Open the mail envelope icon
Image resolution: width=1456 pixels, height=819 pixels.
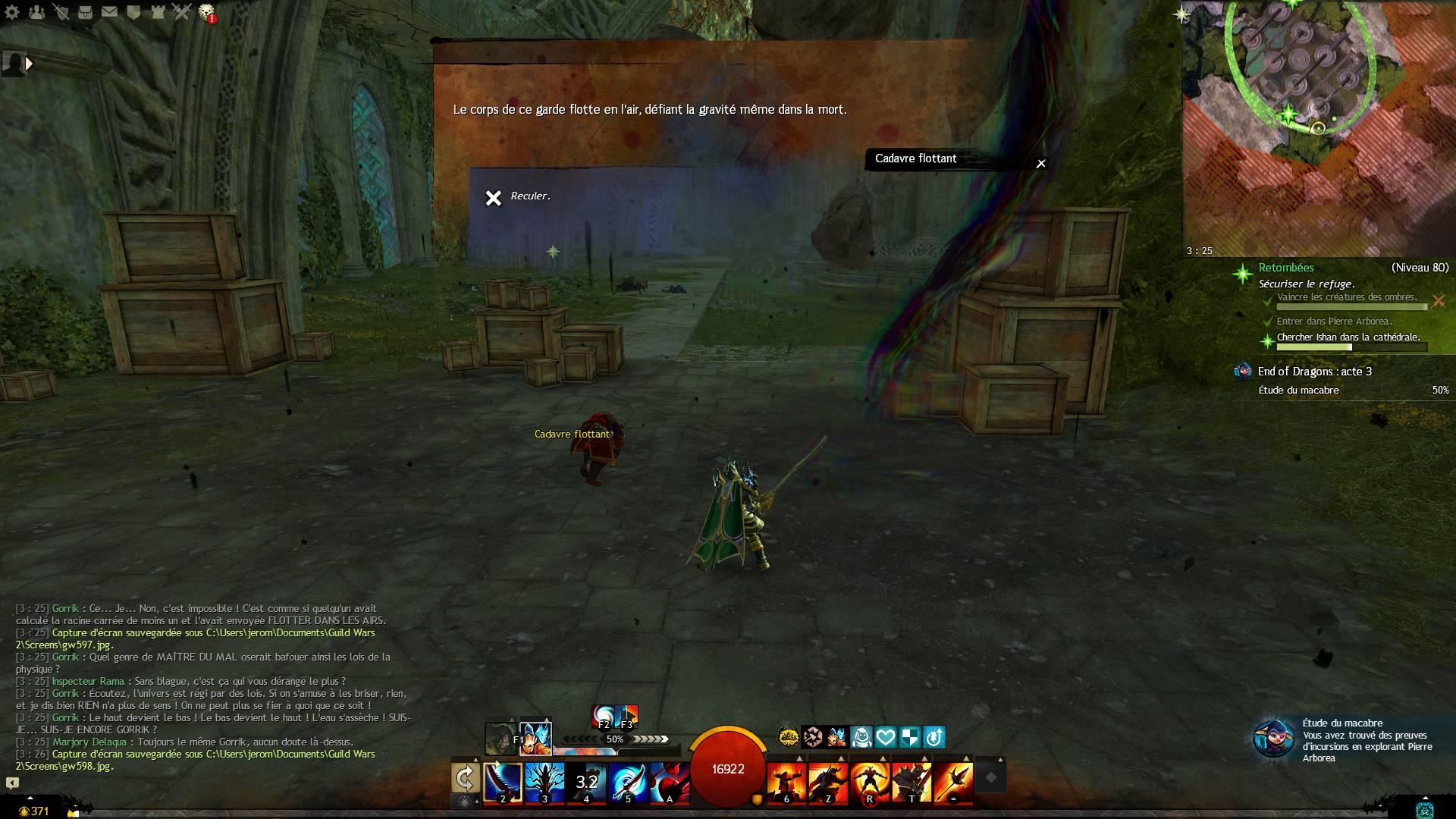point(109,11)
